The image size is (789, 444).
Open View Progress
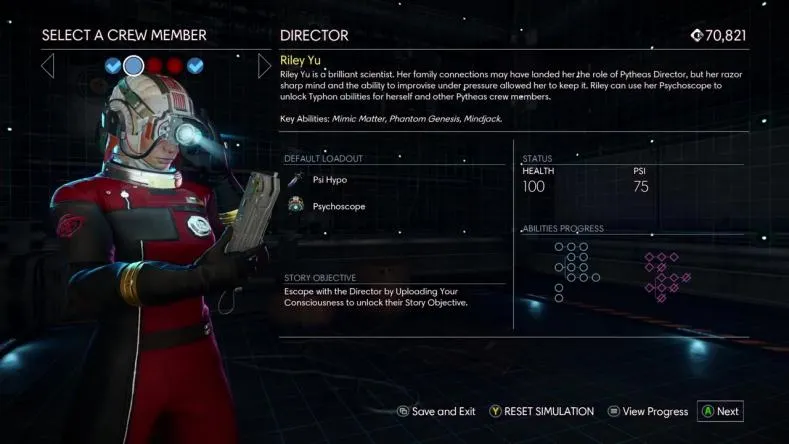point(647,411)
